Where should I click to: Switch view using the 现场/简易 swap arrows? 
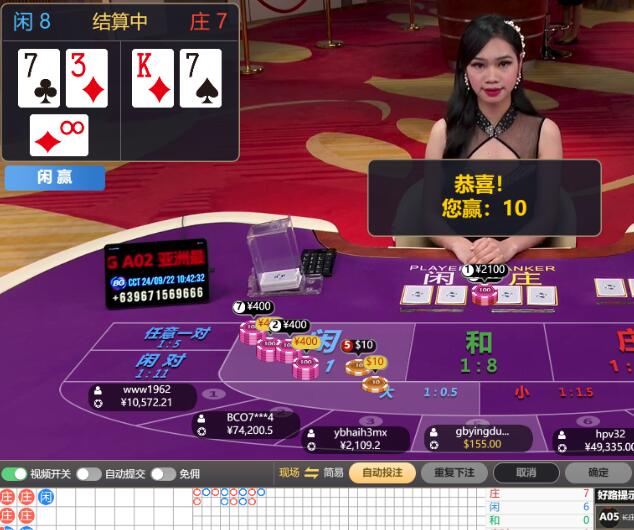tap(312, 472)
